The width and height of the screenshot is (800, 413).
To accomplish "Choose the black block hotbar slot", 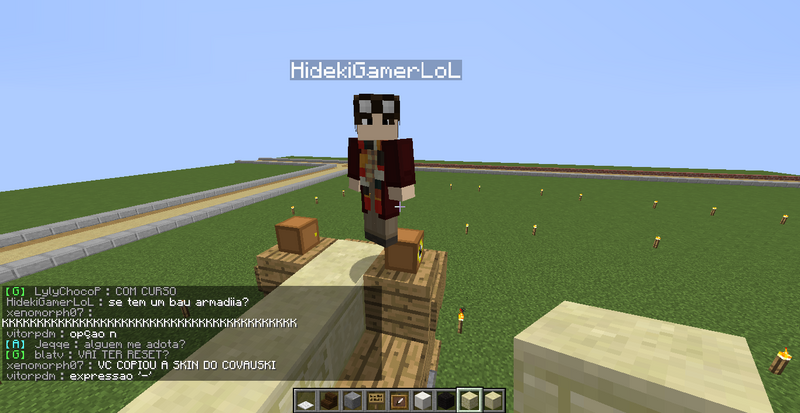I will 443,402.
